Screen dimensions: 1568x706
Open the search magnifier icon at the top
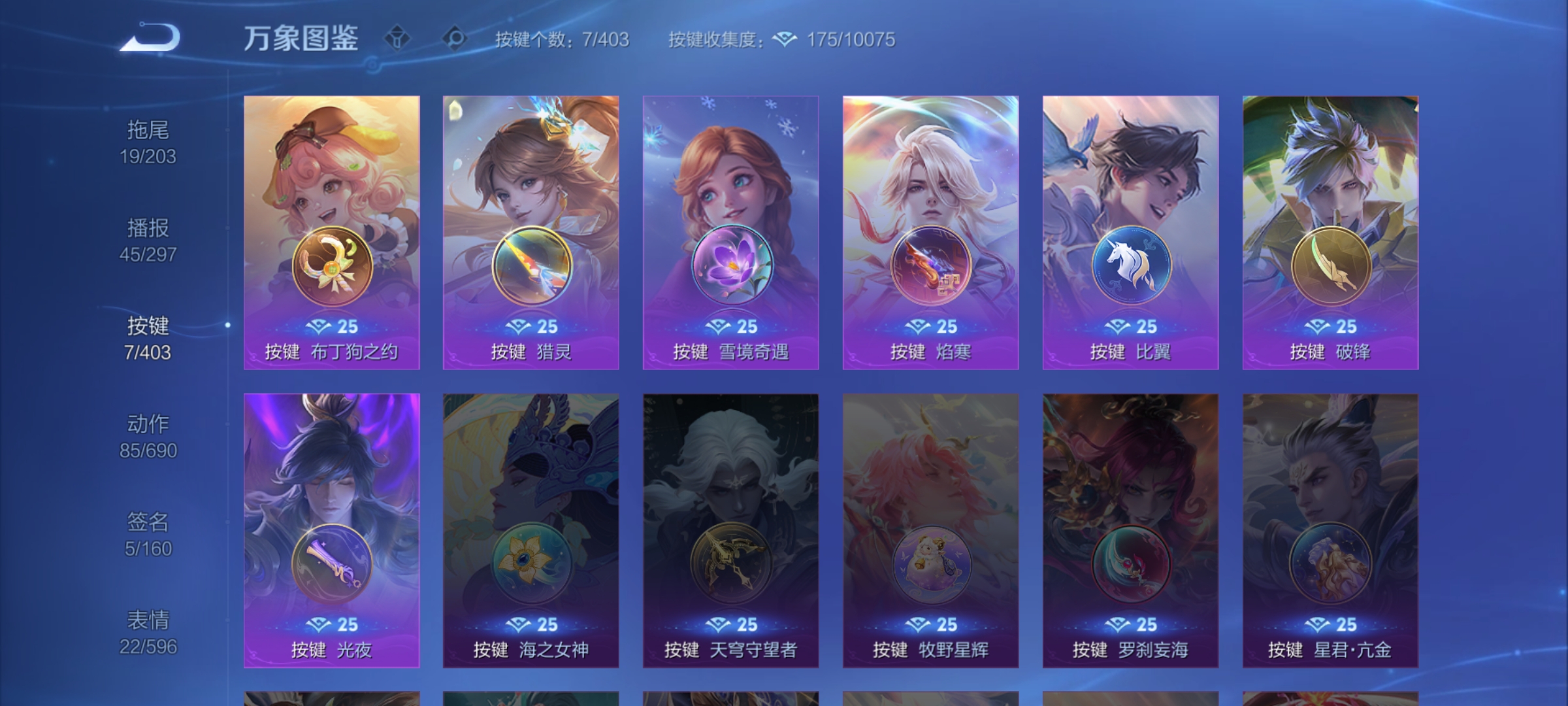pyautogui.click(x=456, y=39)
